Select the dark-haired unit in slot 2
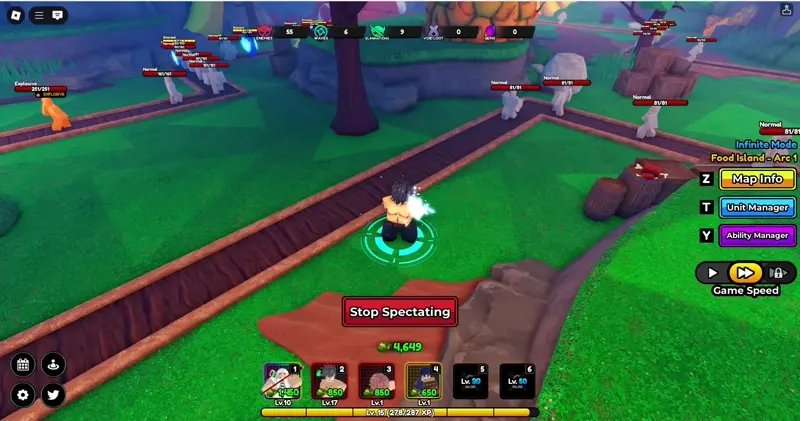This screenshot has width=800, height=421. pyautogui.click(x=329, y=381)
